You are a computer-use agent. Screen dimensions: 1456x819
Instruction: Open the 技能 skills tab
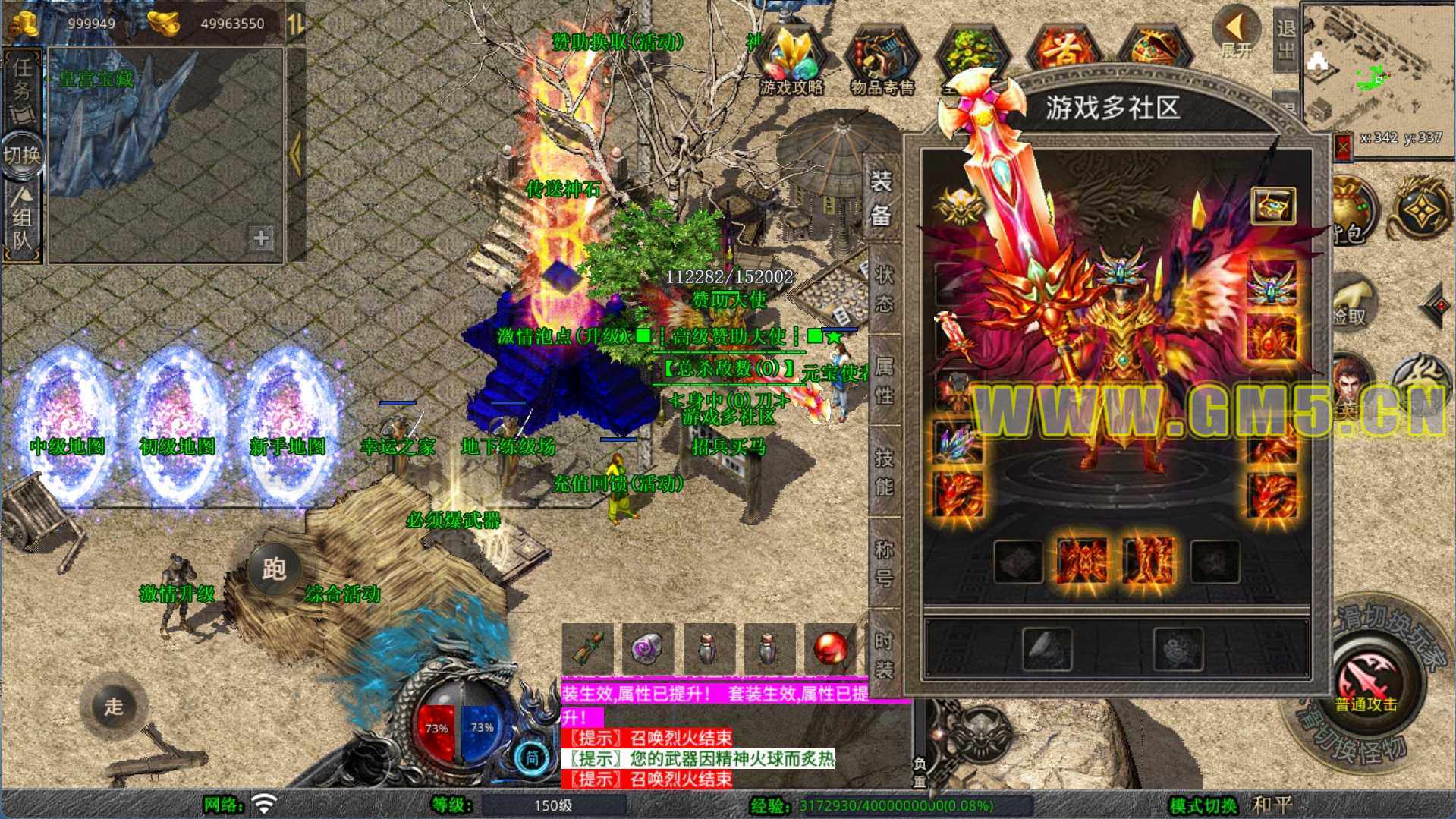coord(884,472)
